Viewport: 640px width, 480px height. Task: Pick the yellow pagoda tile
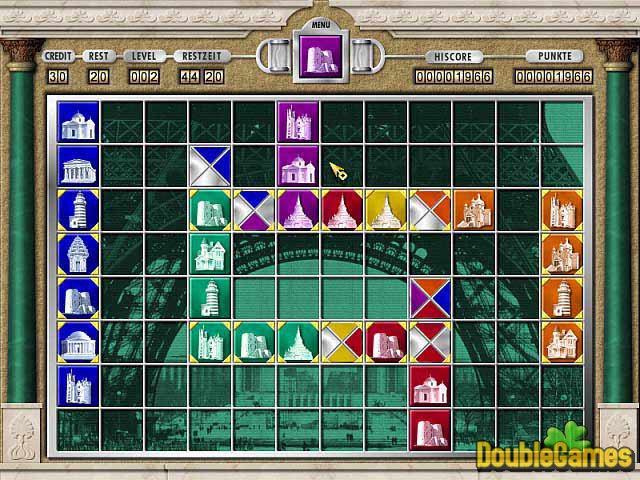pos(386,209)
